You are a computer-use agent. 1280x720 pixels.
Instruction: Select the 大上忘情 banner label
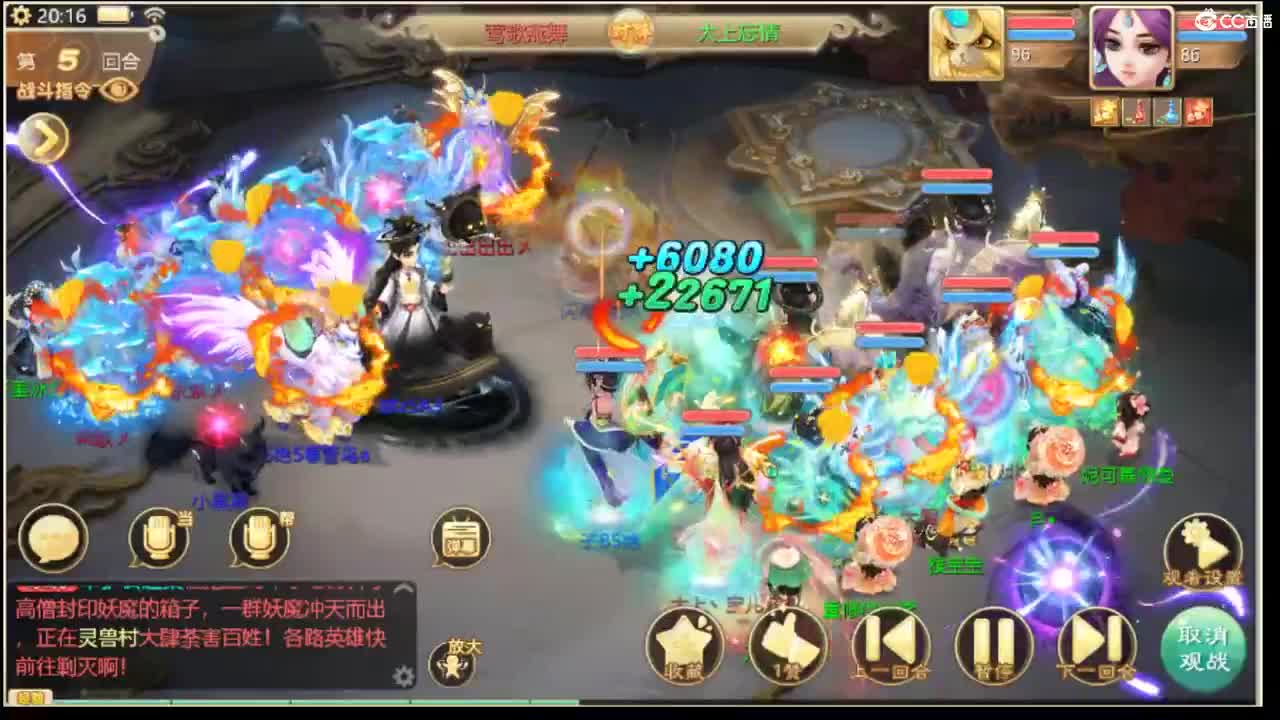coord(740,33)
